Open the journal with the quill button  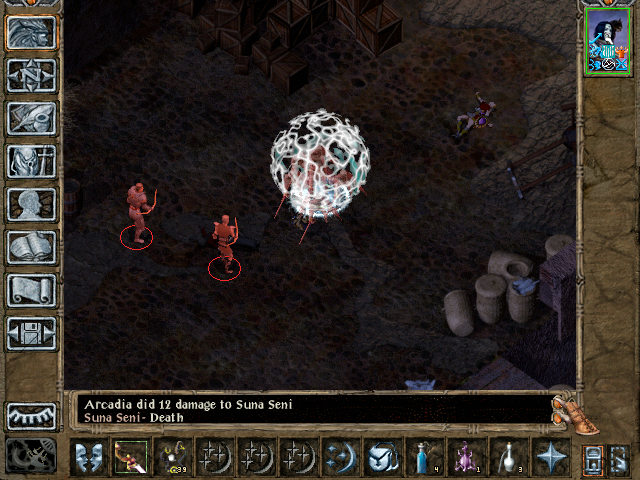coord(31,118)
